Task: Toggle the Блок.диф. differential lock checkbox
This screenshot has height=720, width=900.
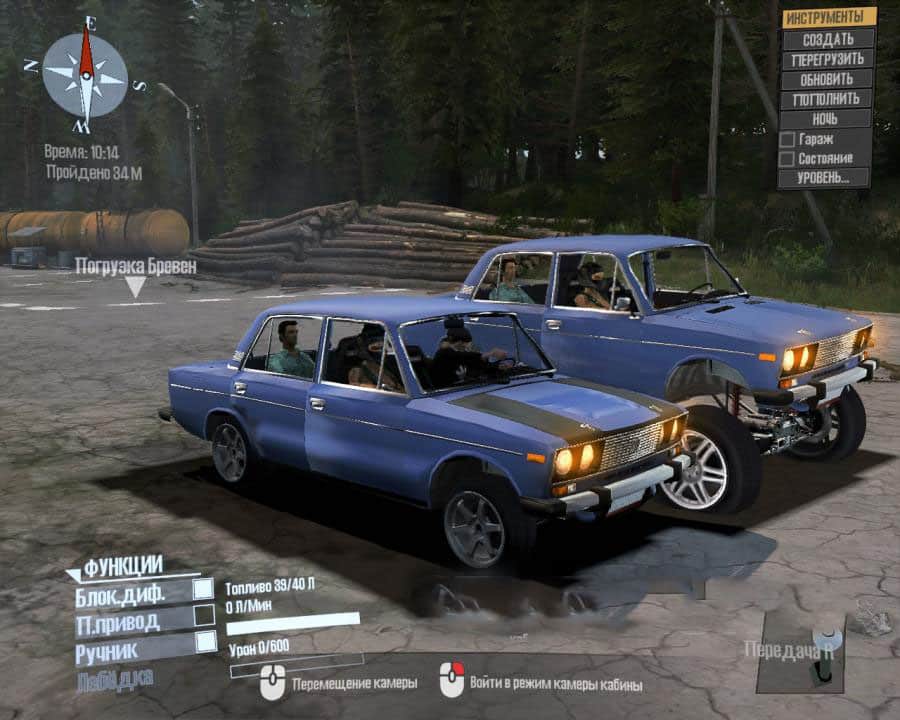Action: pos(204,590)
